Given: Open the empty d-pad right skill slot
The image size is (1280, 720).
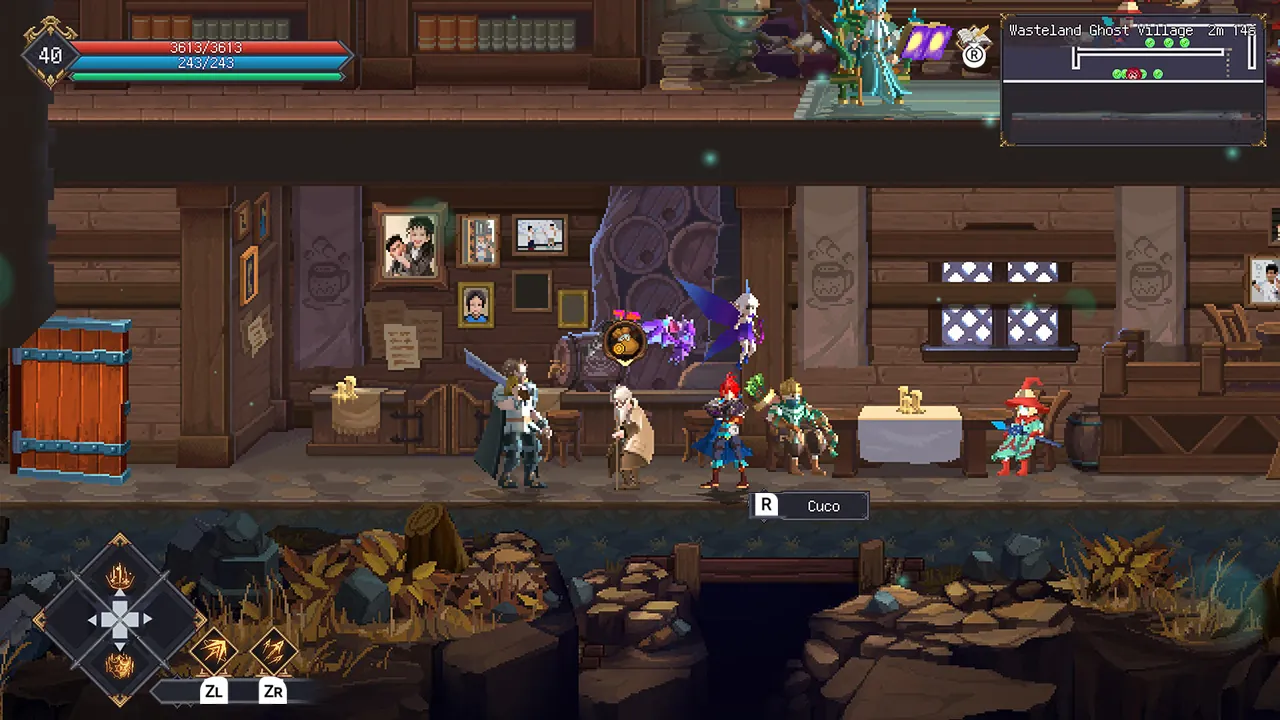Looking at the screenshot, I should [167, 620].
